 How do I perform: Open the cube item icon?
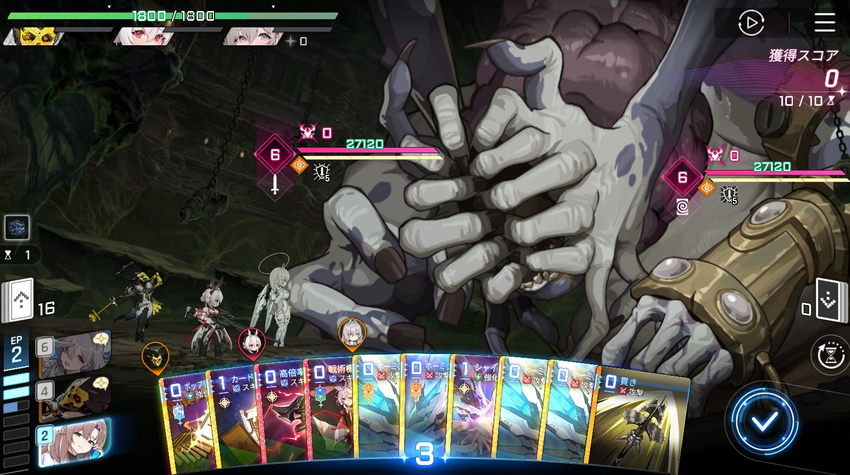pyautogui.click(x=17, y=227)
